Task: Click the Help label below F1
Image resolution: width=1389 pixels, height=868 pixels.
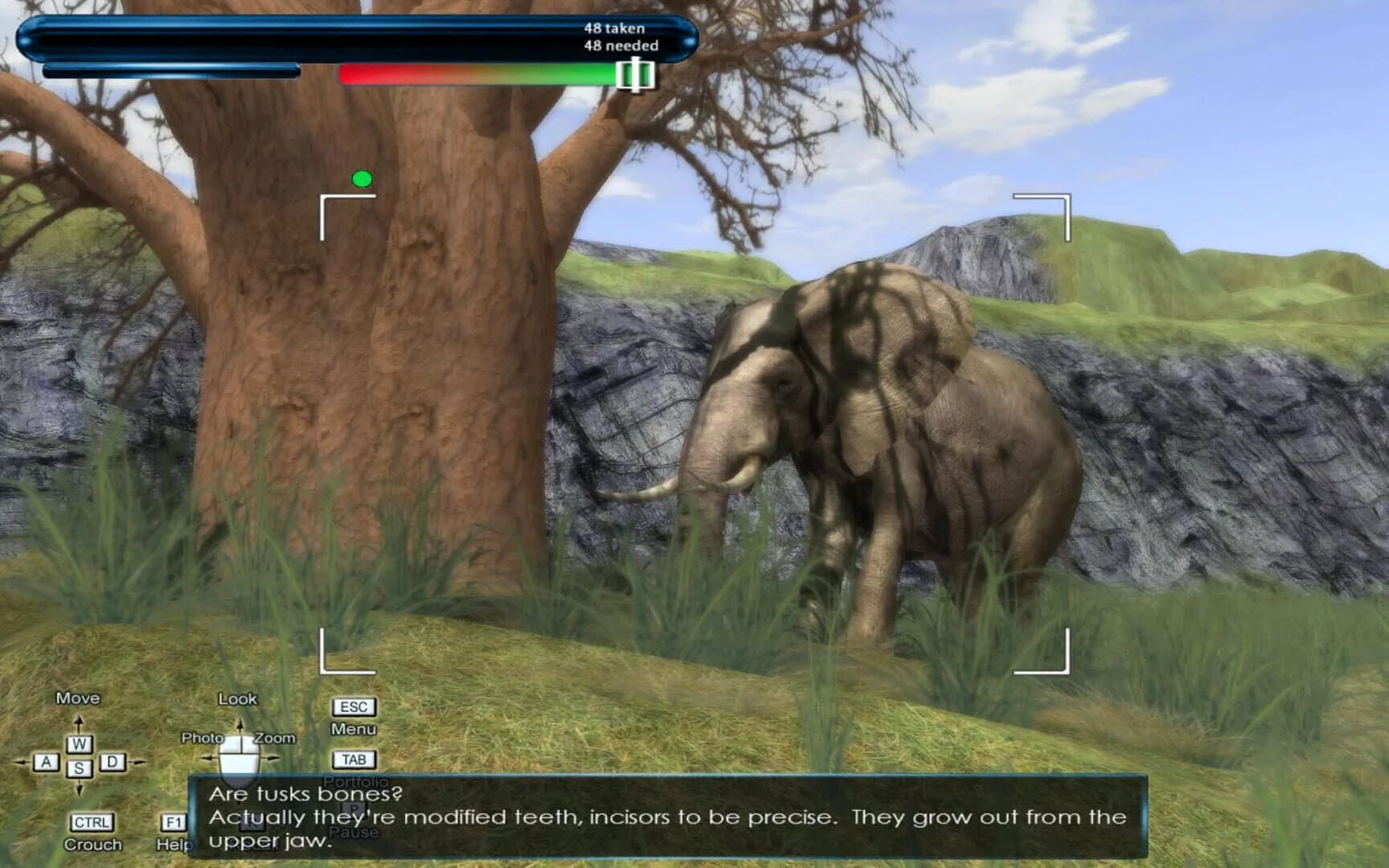Action: coord(175,844)
